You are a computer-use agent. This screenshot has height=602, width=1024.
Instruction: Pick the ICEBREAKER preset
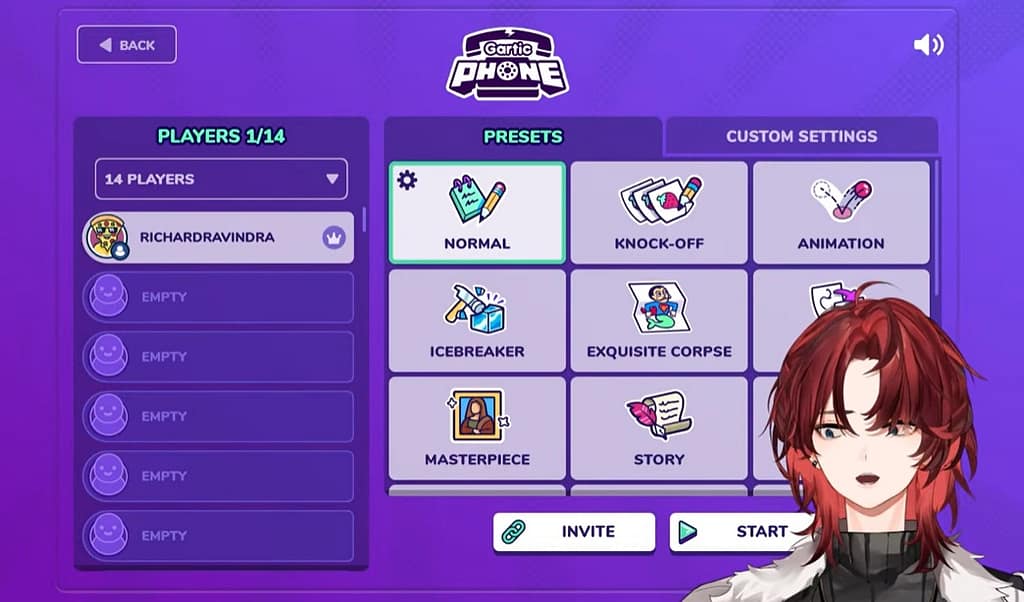click(477, 321)
